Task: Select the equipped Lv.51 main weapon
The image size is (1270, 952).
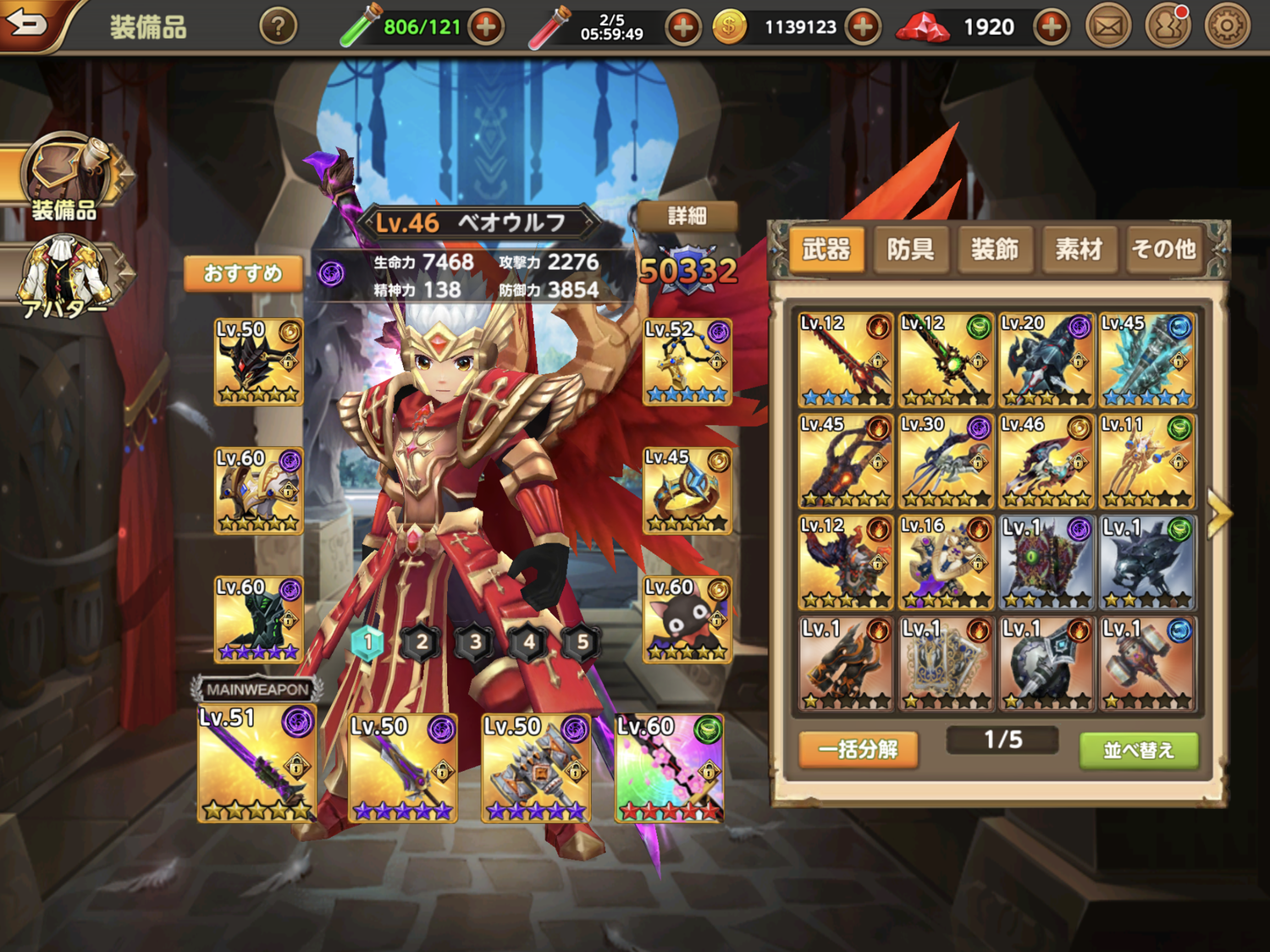Action: click(x=257, y=763)
